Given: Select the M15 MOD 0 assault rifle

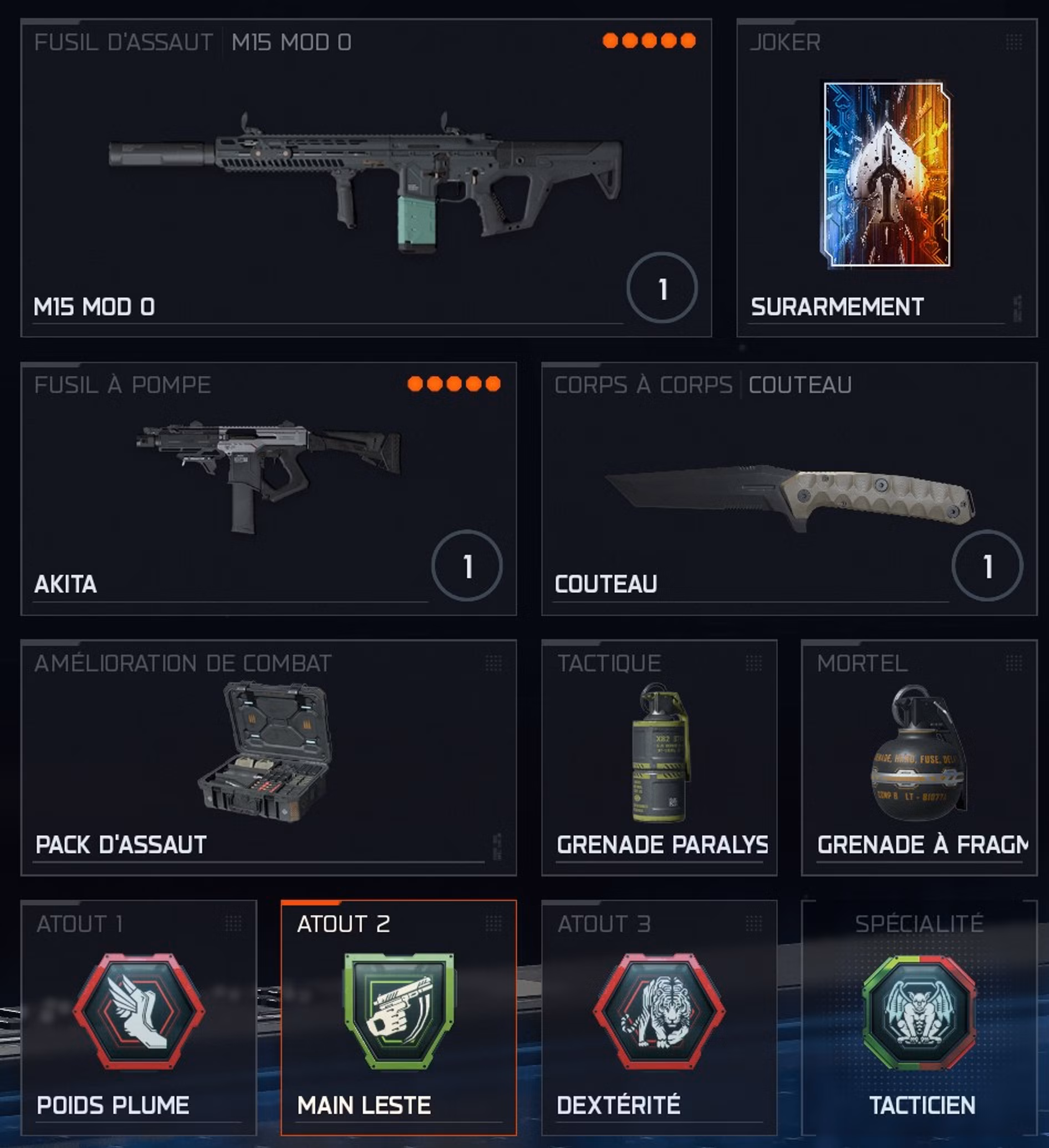Looking at the screenshot, I should (x=364, y=171).
